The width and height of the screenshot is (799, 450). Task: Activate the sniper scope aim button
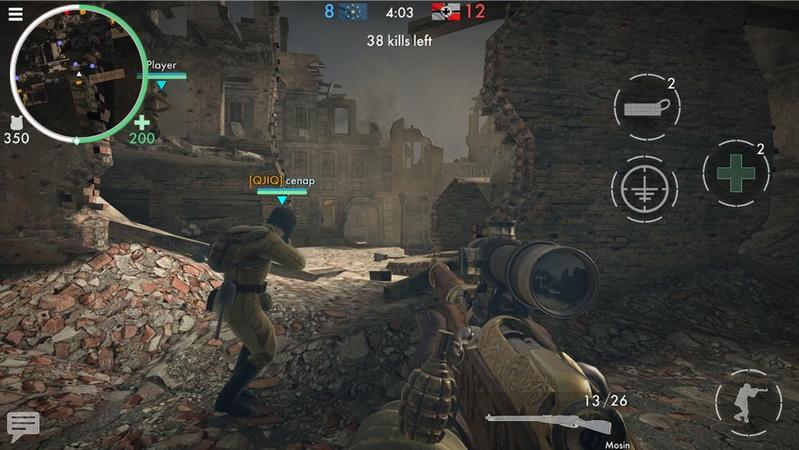click(644, 187)
